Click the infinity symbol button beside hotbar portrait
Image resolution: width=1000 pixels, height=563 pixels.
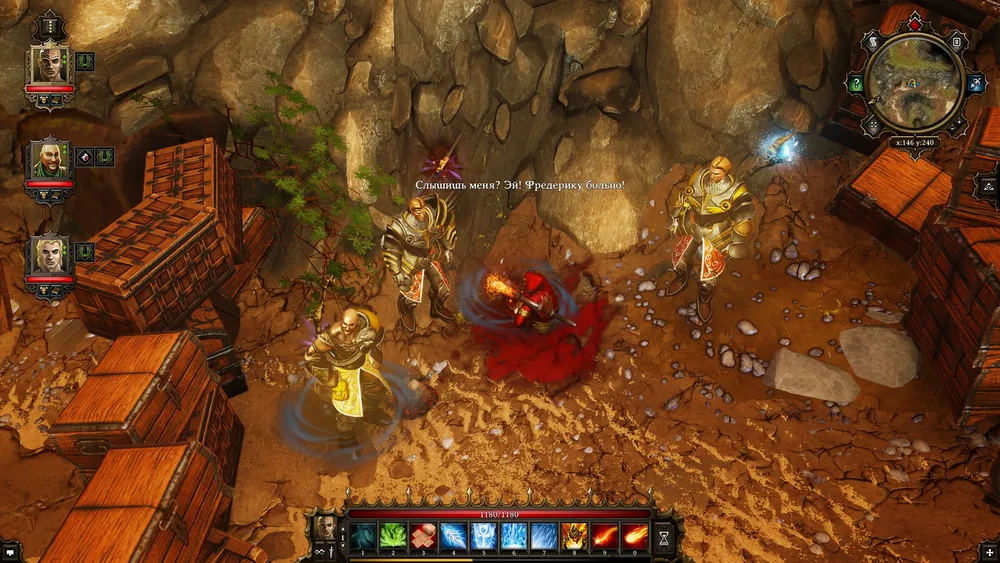320,550
